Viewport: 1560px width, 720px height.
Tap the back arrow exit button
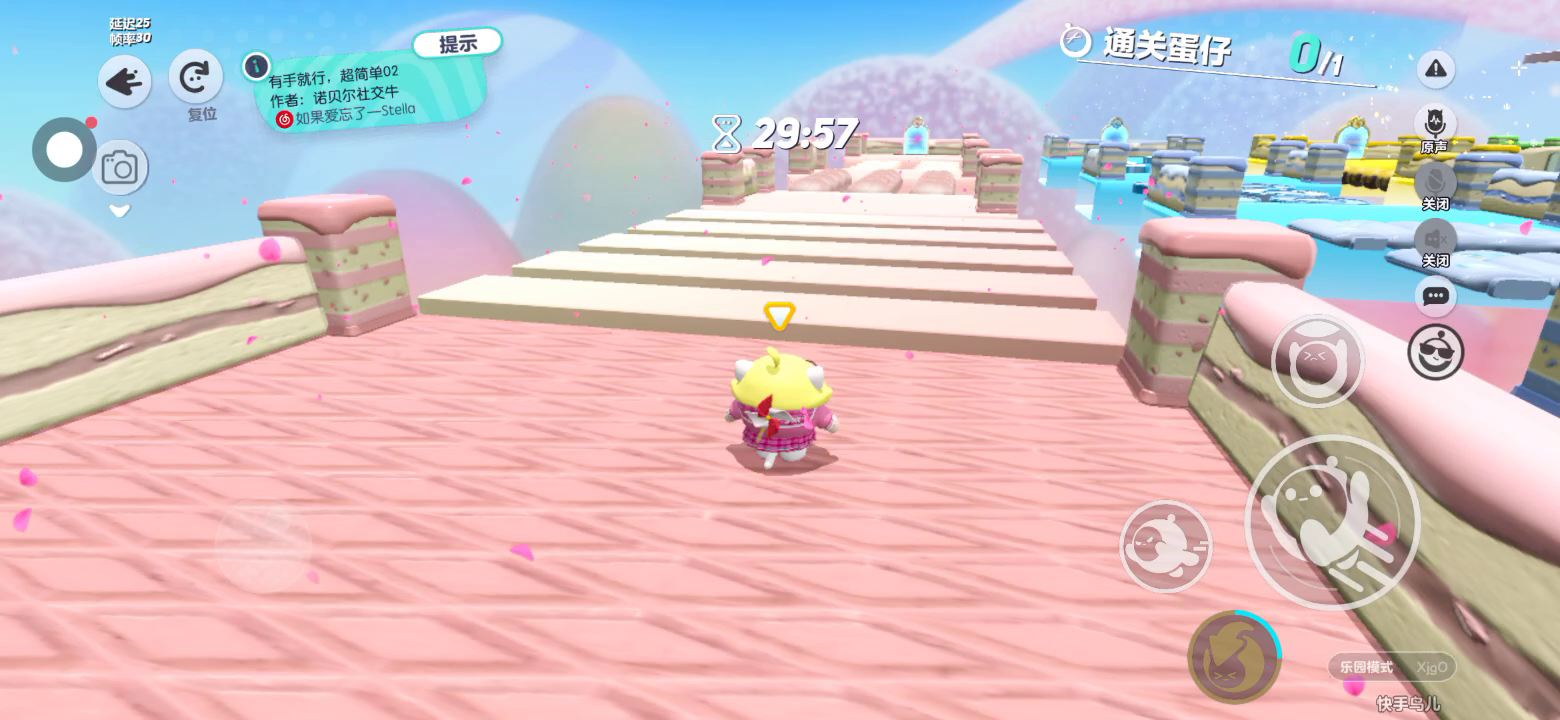click(x=125, y=82)
